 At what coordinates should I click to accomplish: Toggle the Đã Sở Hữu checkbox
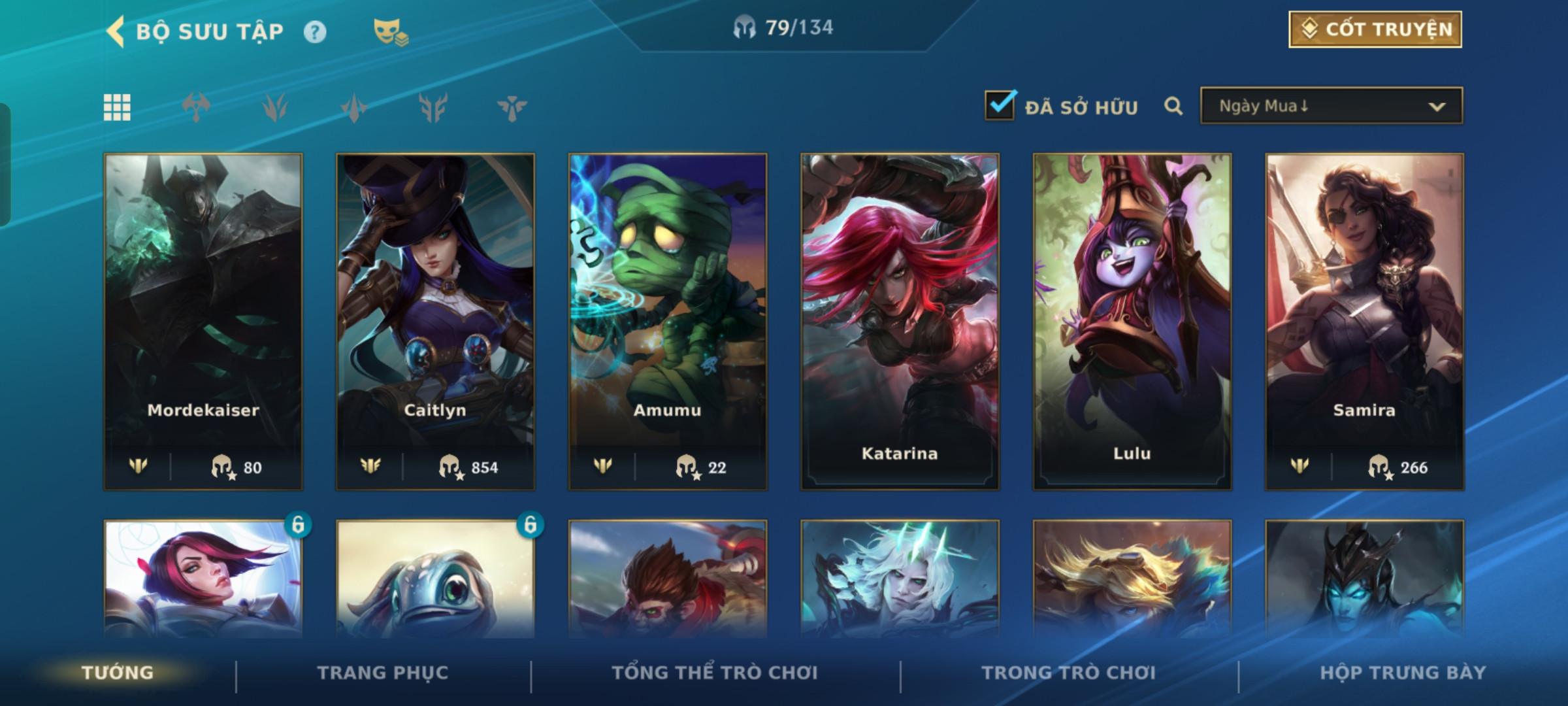[1000, 106]
